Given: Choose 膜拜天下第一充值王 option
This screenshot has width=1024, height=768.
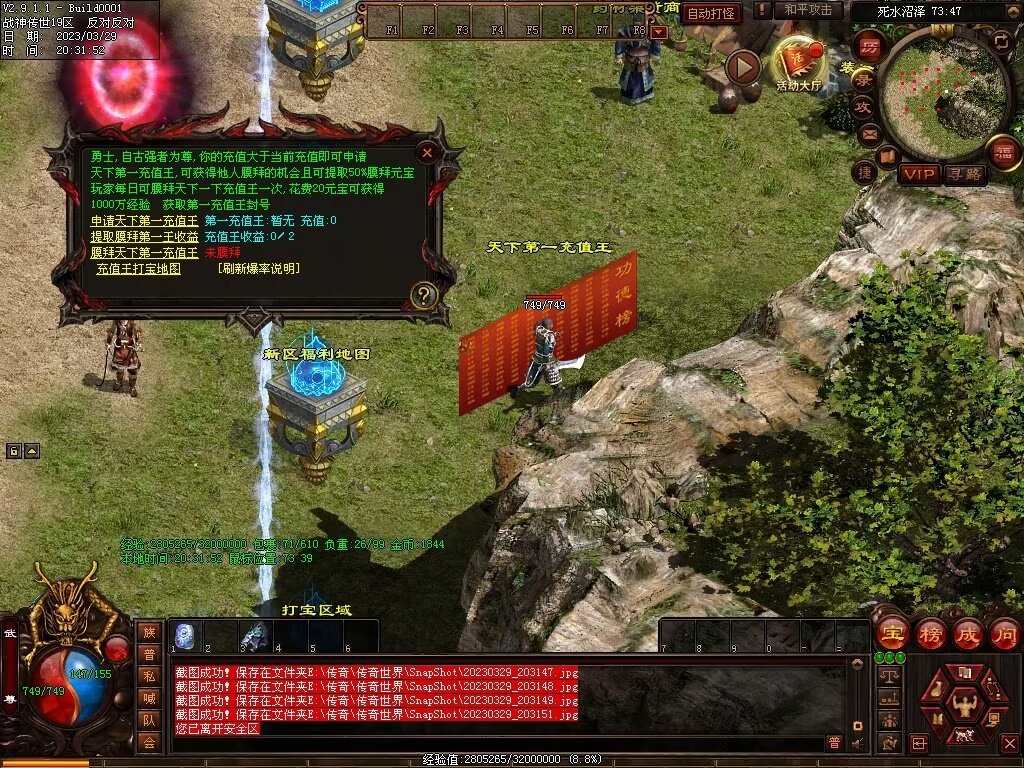Looking at the screenshot, I should click(144, 253).
